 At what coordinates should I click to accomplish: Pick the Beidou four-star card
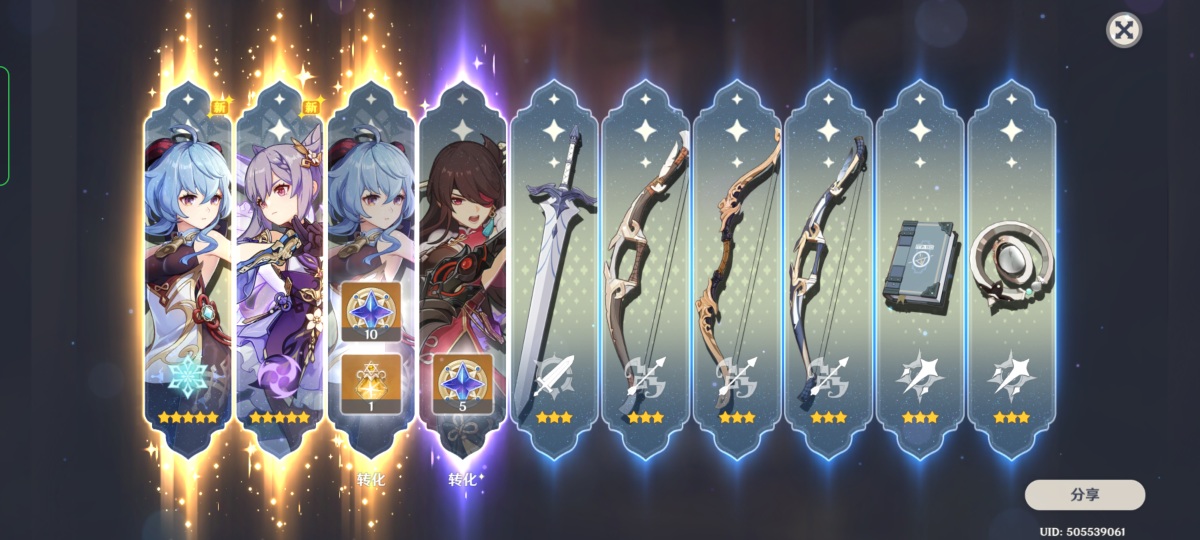point(462,270)
